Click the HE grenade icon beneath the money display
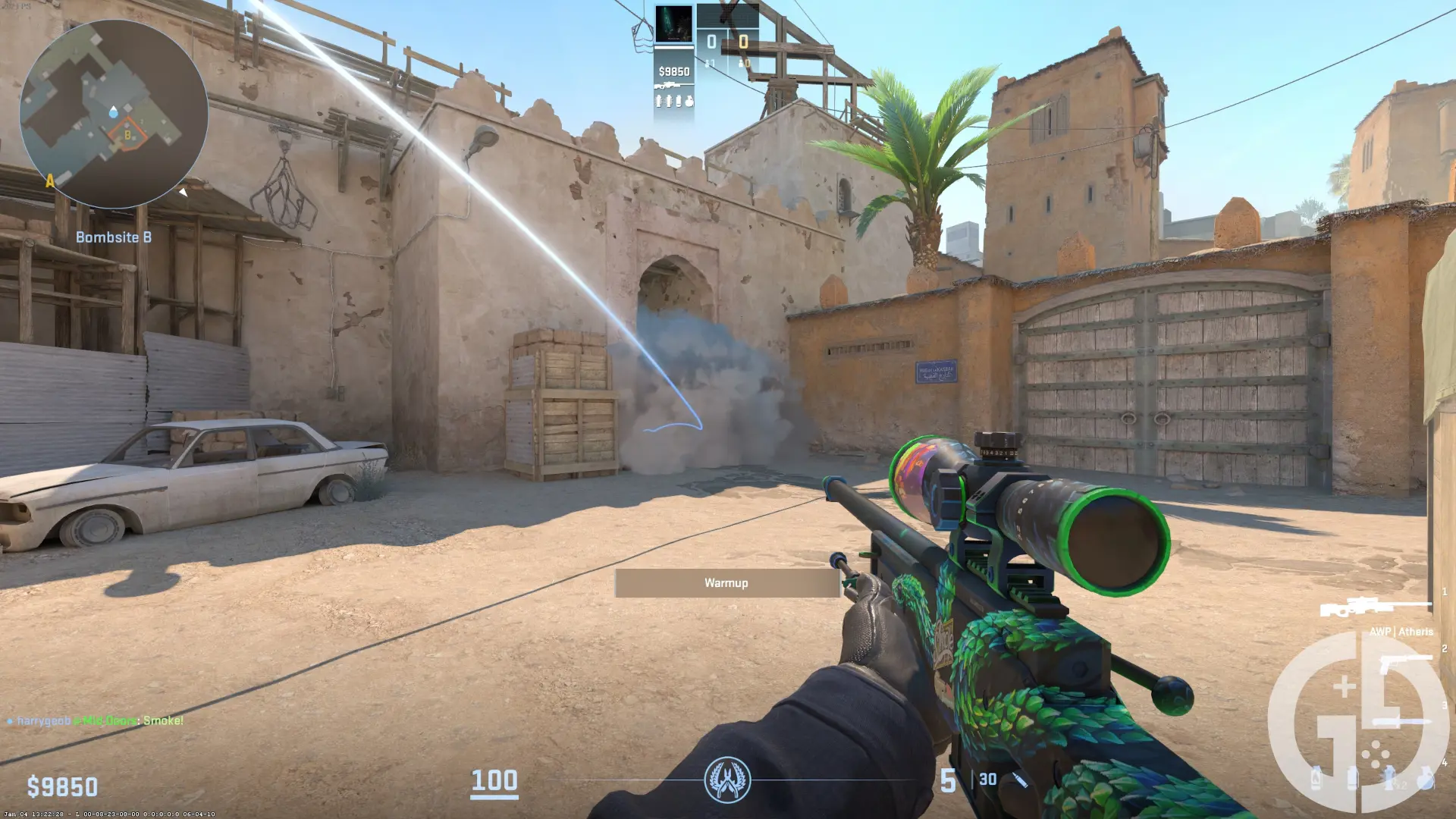The height and width of the screenshot is (819, 1456). (690, 102)
